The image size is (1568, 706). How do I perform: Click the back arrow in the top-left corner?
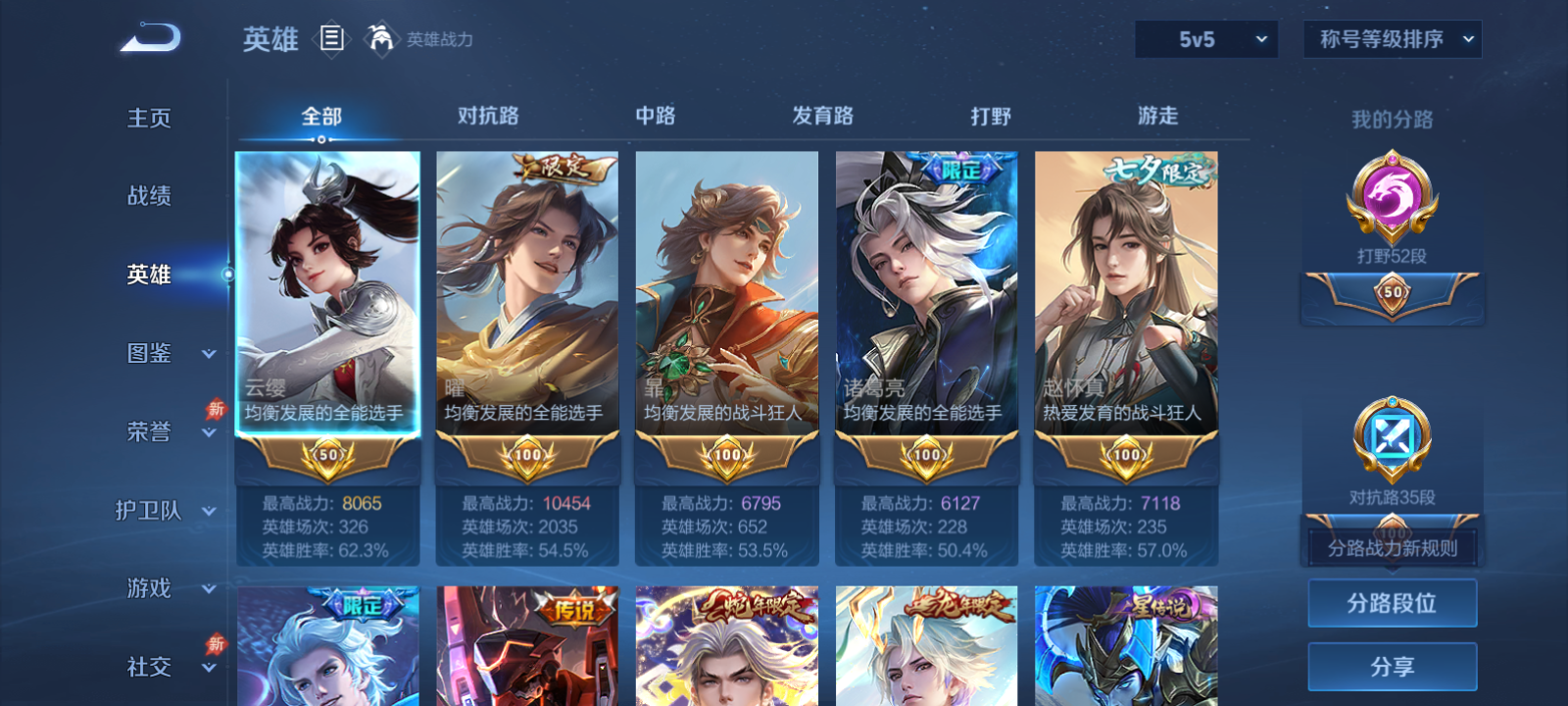(149, 37)
